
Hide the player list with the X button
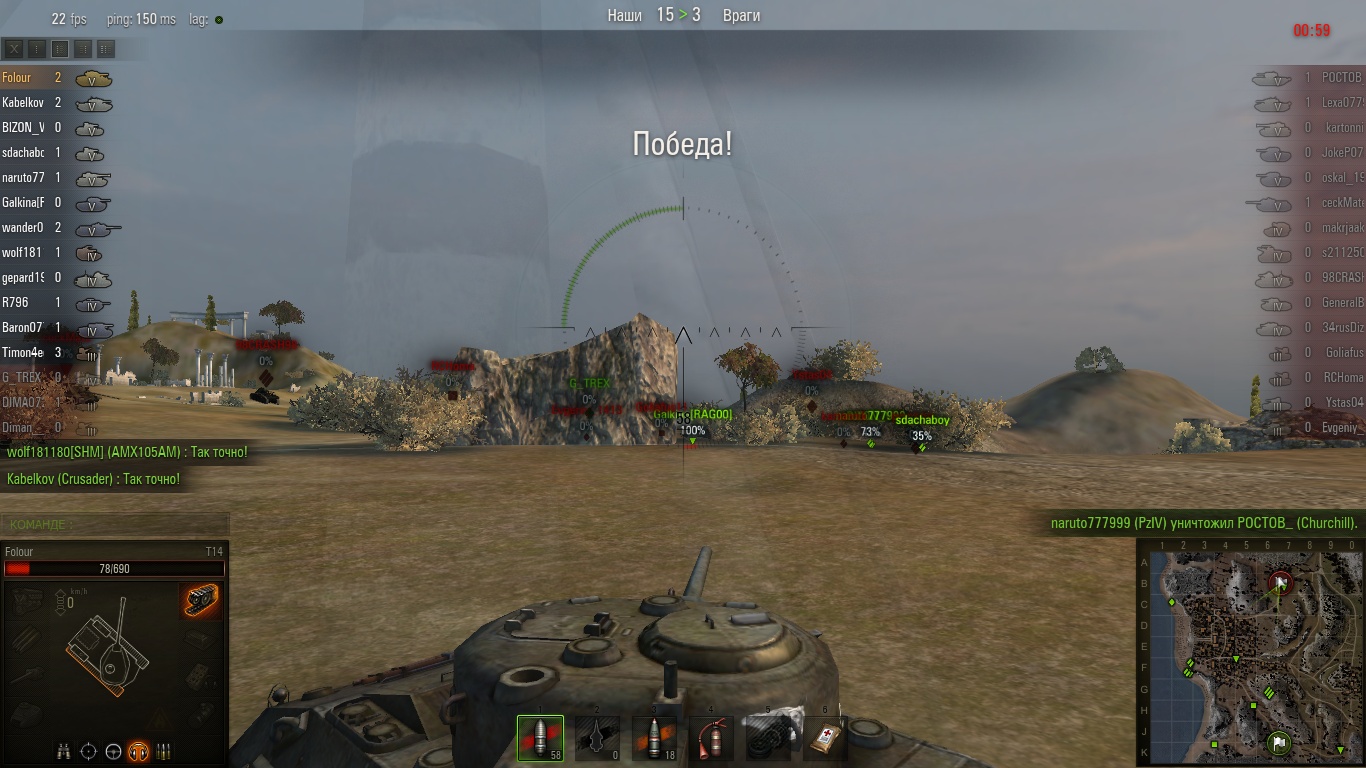[14, 48]
